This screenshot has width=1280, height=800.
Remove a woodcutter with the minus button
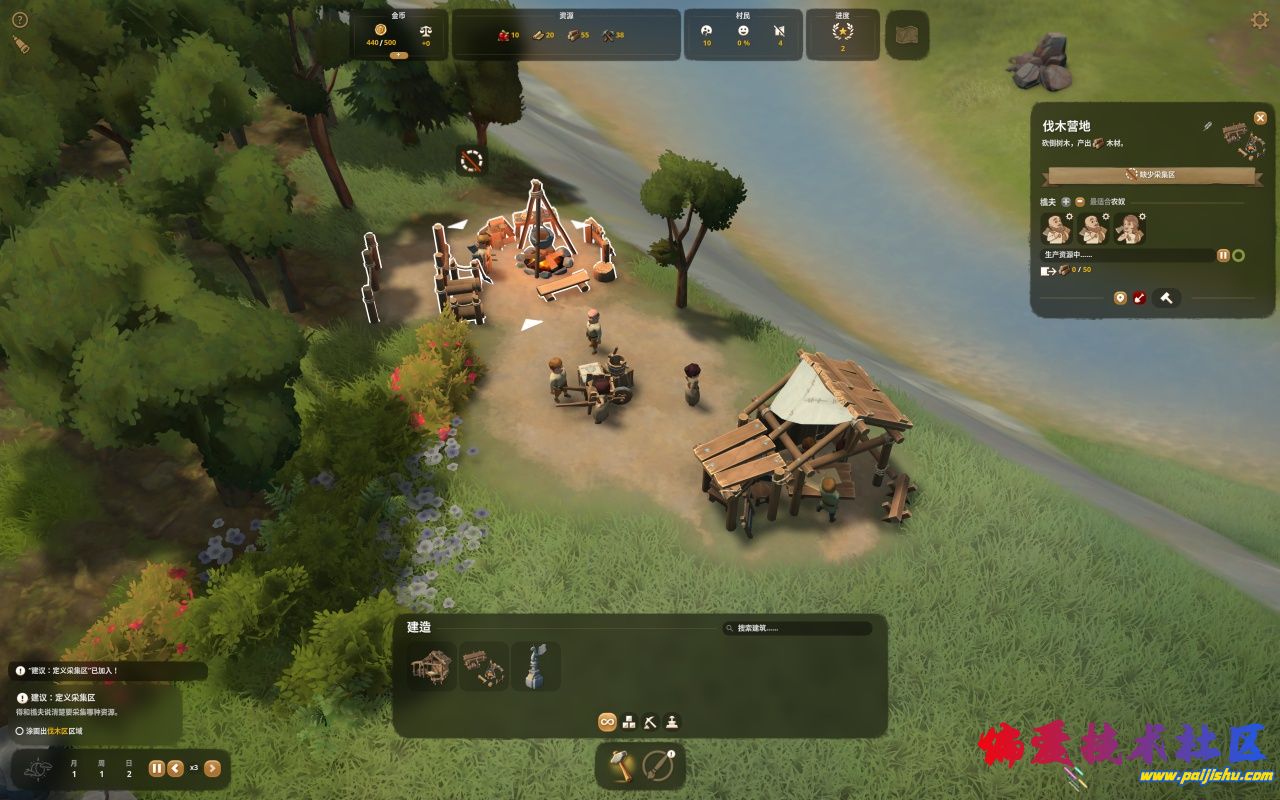click(x=1080, y=202)
